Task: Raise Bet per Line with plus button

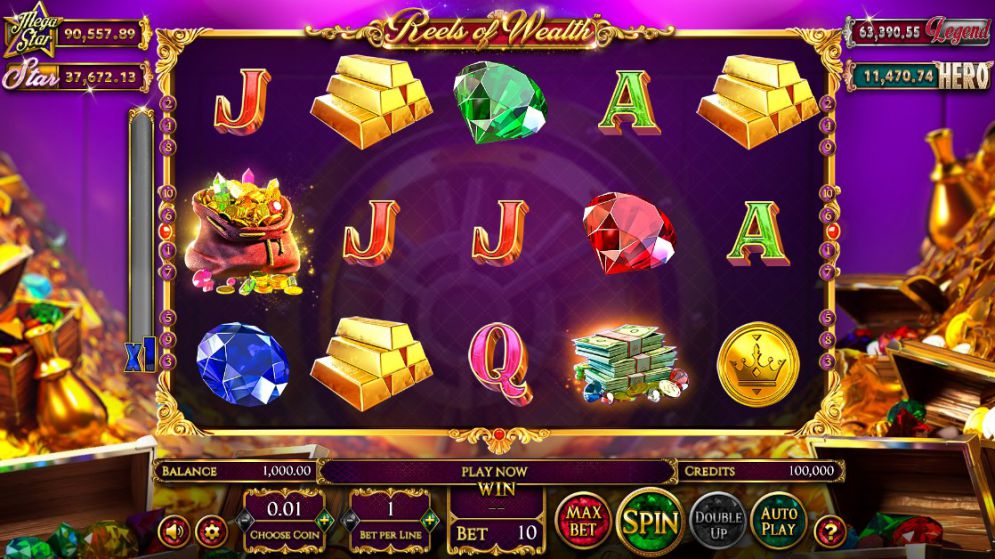Action: click(430, 520)
